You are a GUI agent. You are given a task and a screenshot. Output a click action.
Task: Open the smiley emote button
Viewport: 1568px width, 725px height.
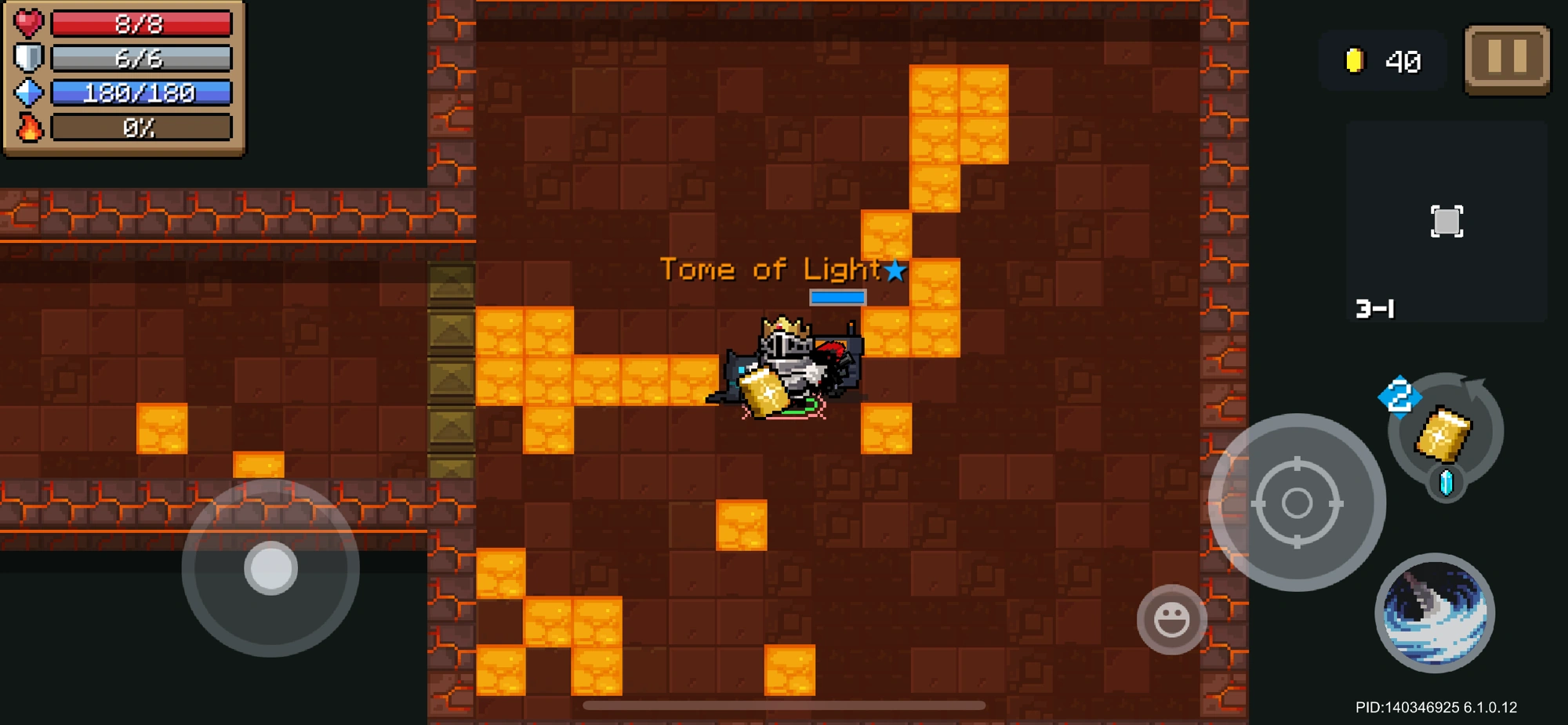coord(1172,619)
